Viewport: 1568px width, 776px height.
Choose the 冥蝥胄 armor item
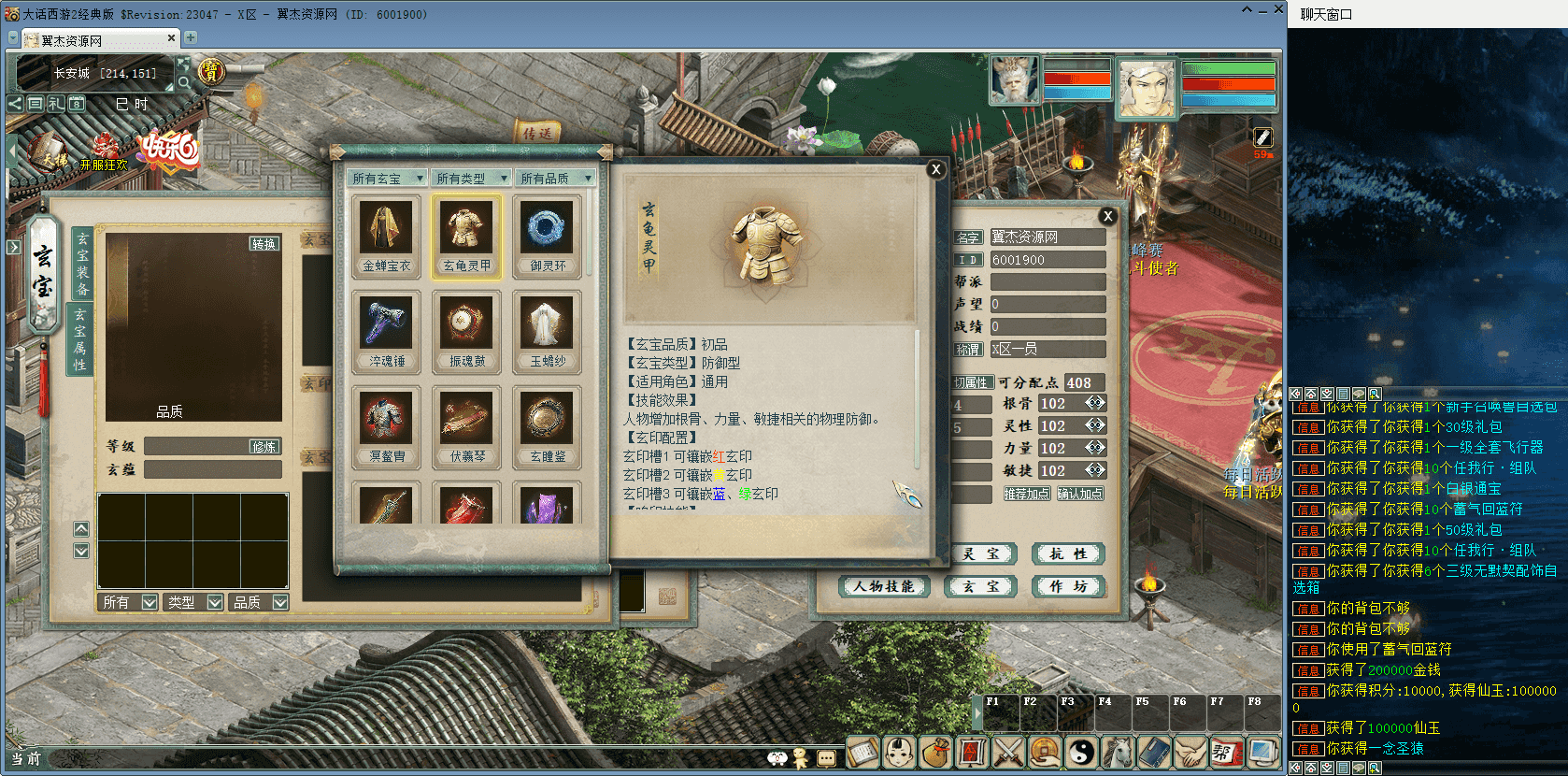pyautogui.click(x=386, y=426)
